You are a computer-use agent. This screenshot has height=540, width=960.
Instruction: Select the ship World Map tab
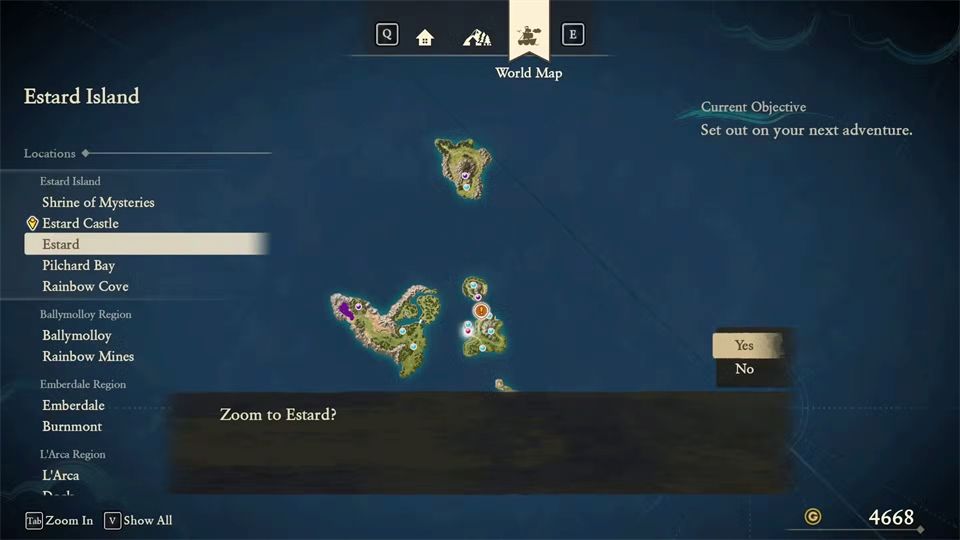click(529, 37)
